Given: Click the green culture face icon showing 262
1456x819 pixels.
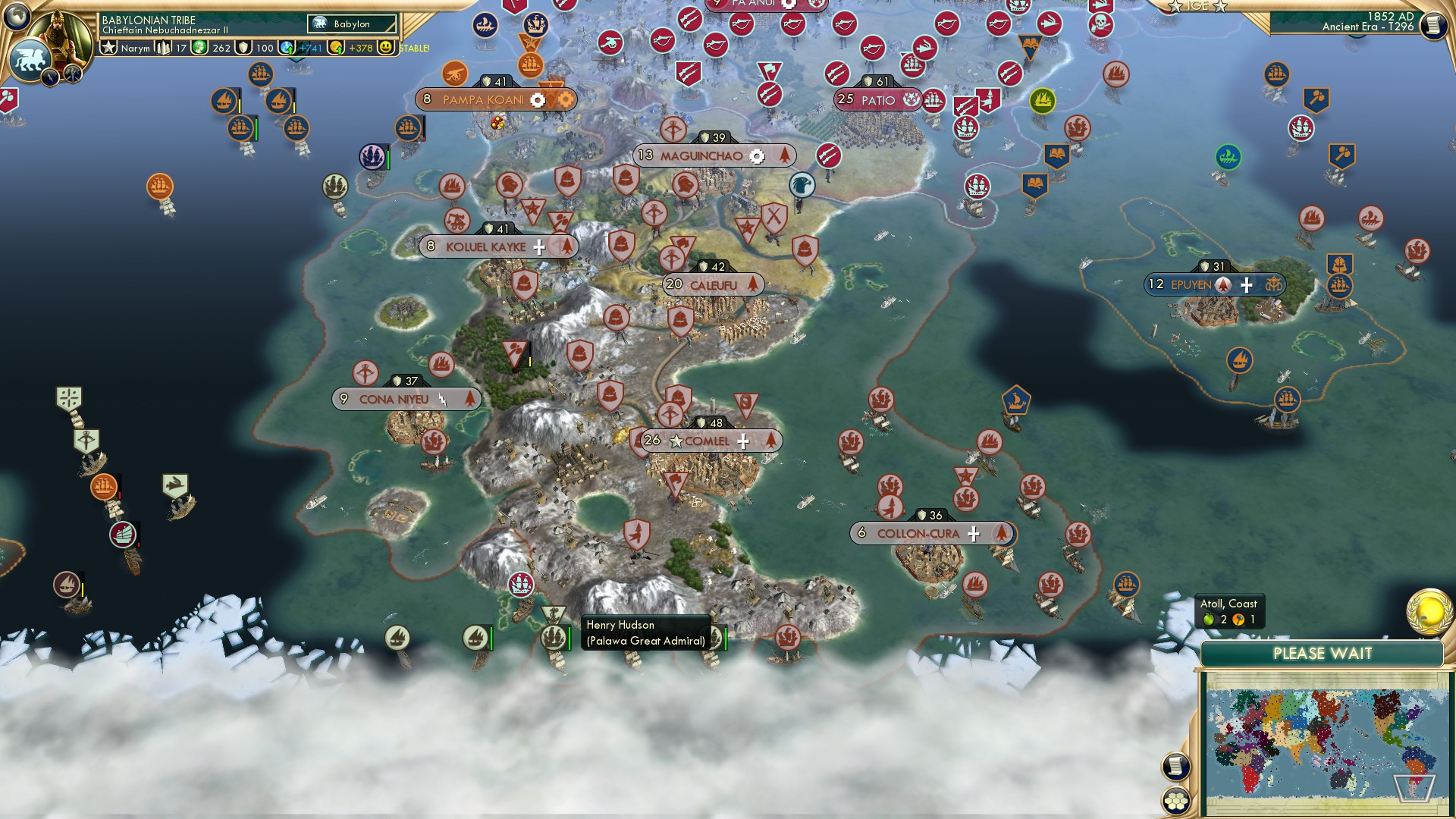Looking at the screenshot, I should 199,48.
